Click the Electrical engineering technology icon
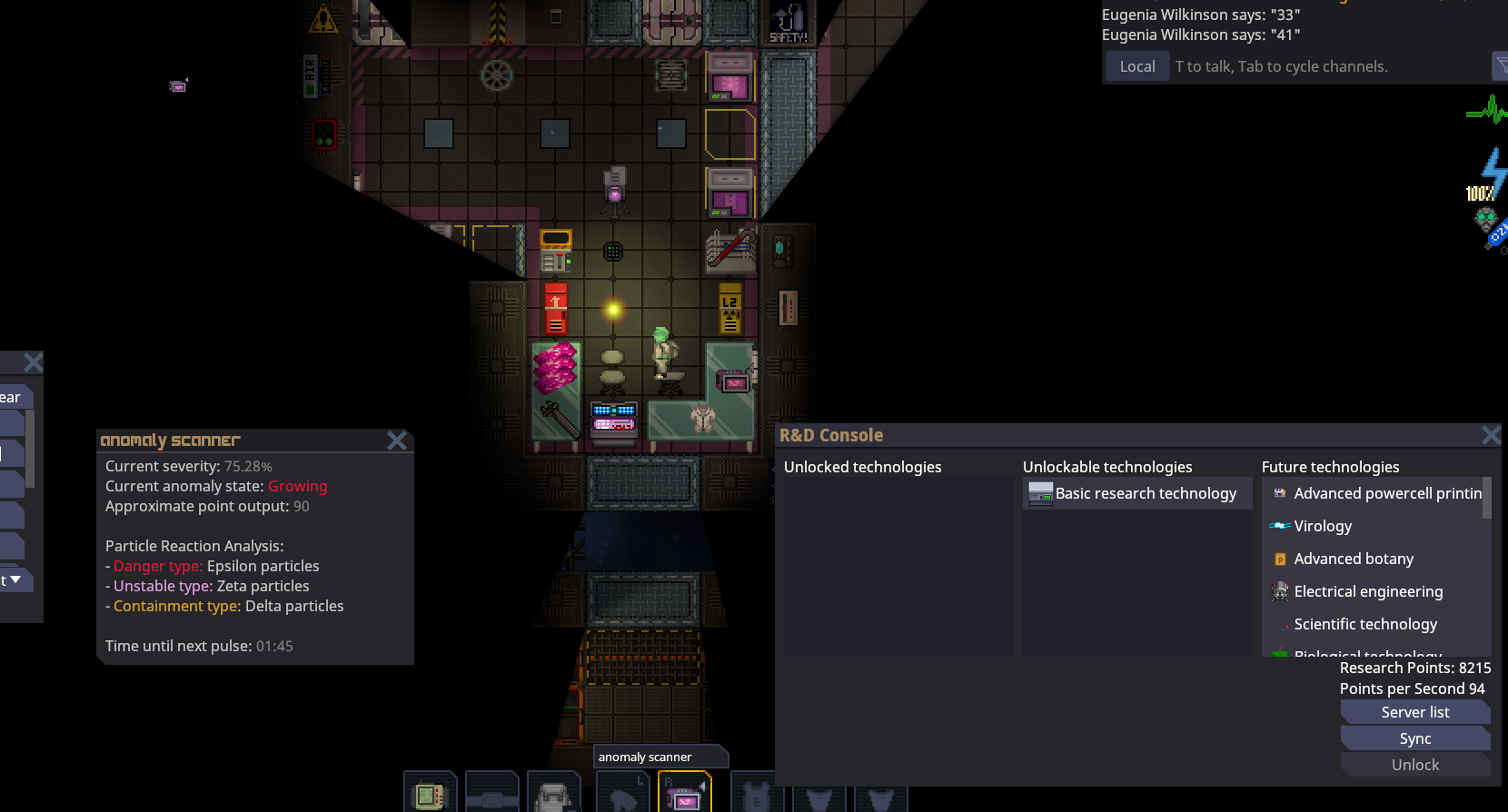This screenshot has width=1508, height=812. pos(1279,591)
